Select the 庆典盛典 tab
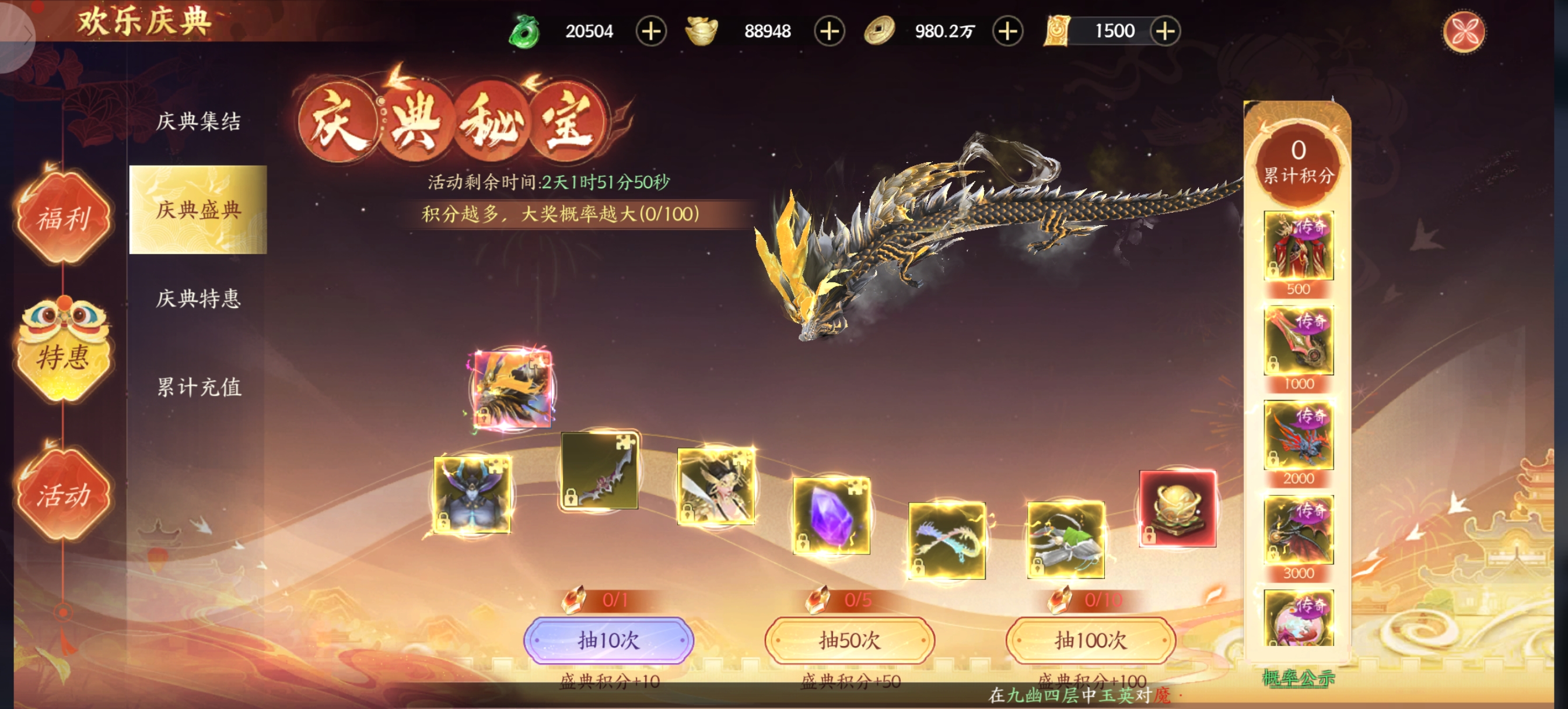This screenshot has width=1568, height=709. (x=198, y=209)
